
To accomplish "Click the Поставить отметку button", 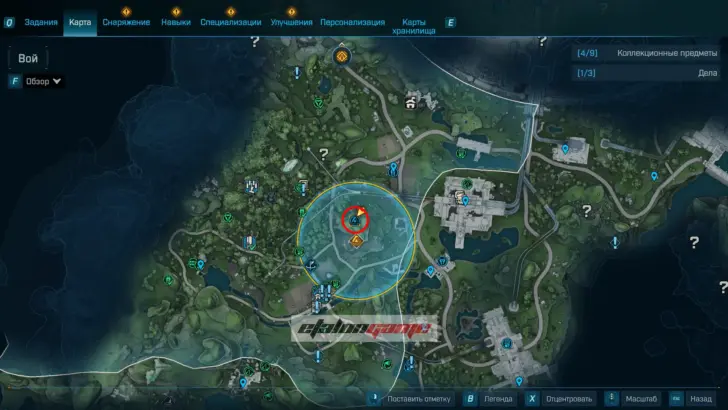I will tap(418, 398).
